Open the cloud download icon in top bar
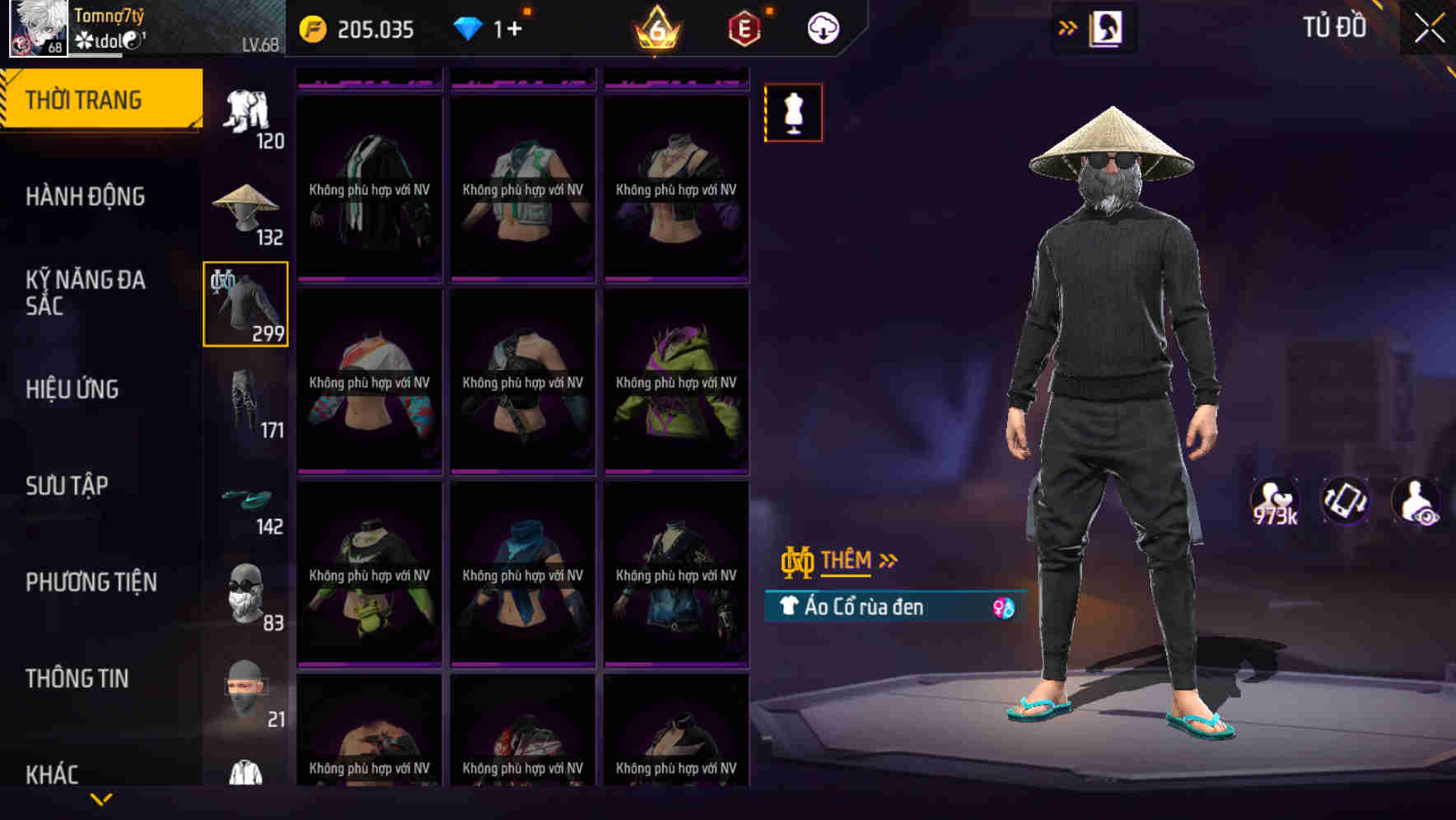Image resolution: width=1456 pixels, height=820 pixels. [822, 27]
